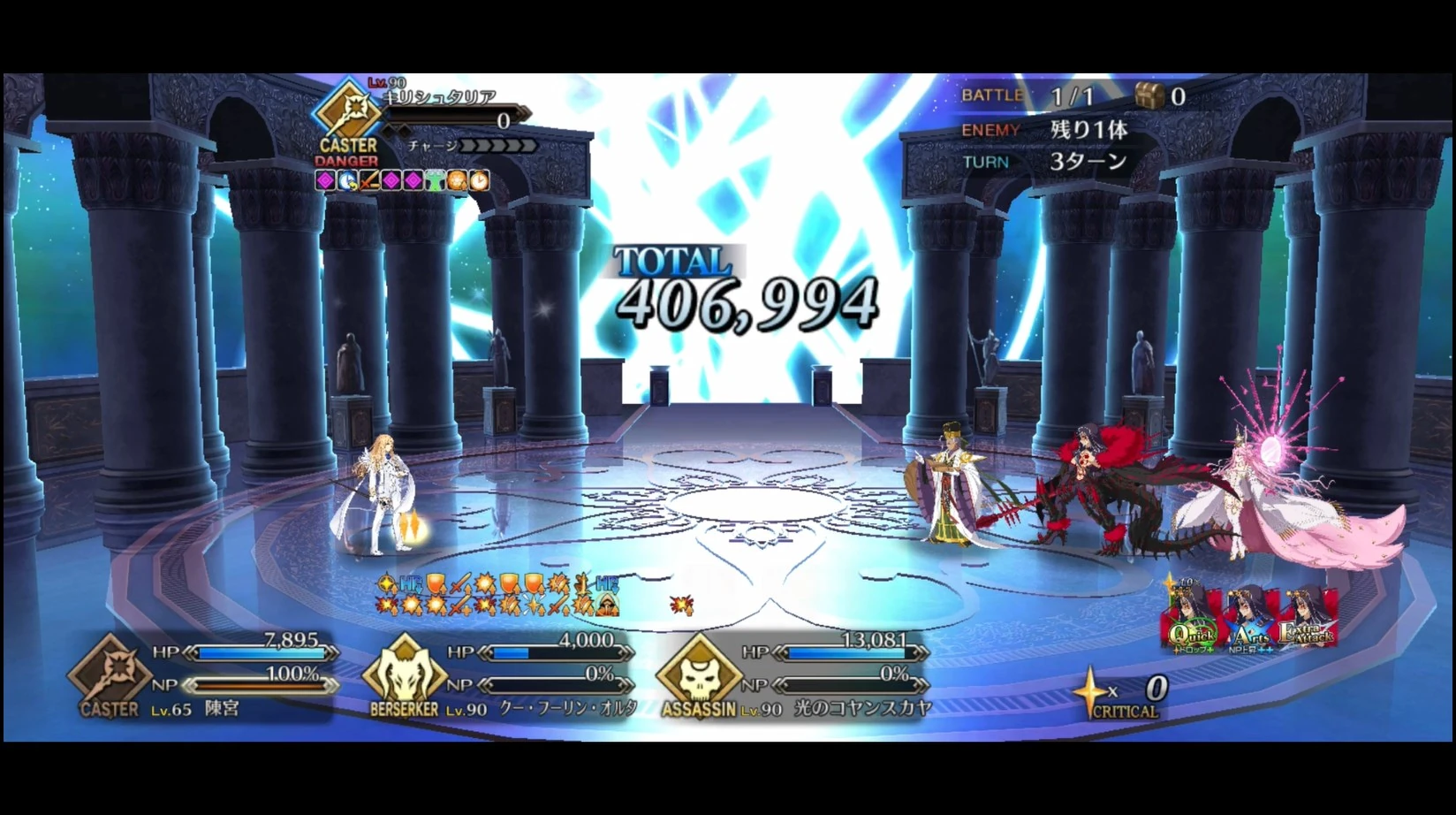
Task: Open Kirschtaria's buff detail row
Action: coord(402,181)
